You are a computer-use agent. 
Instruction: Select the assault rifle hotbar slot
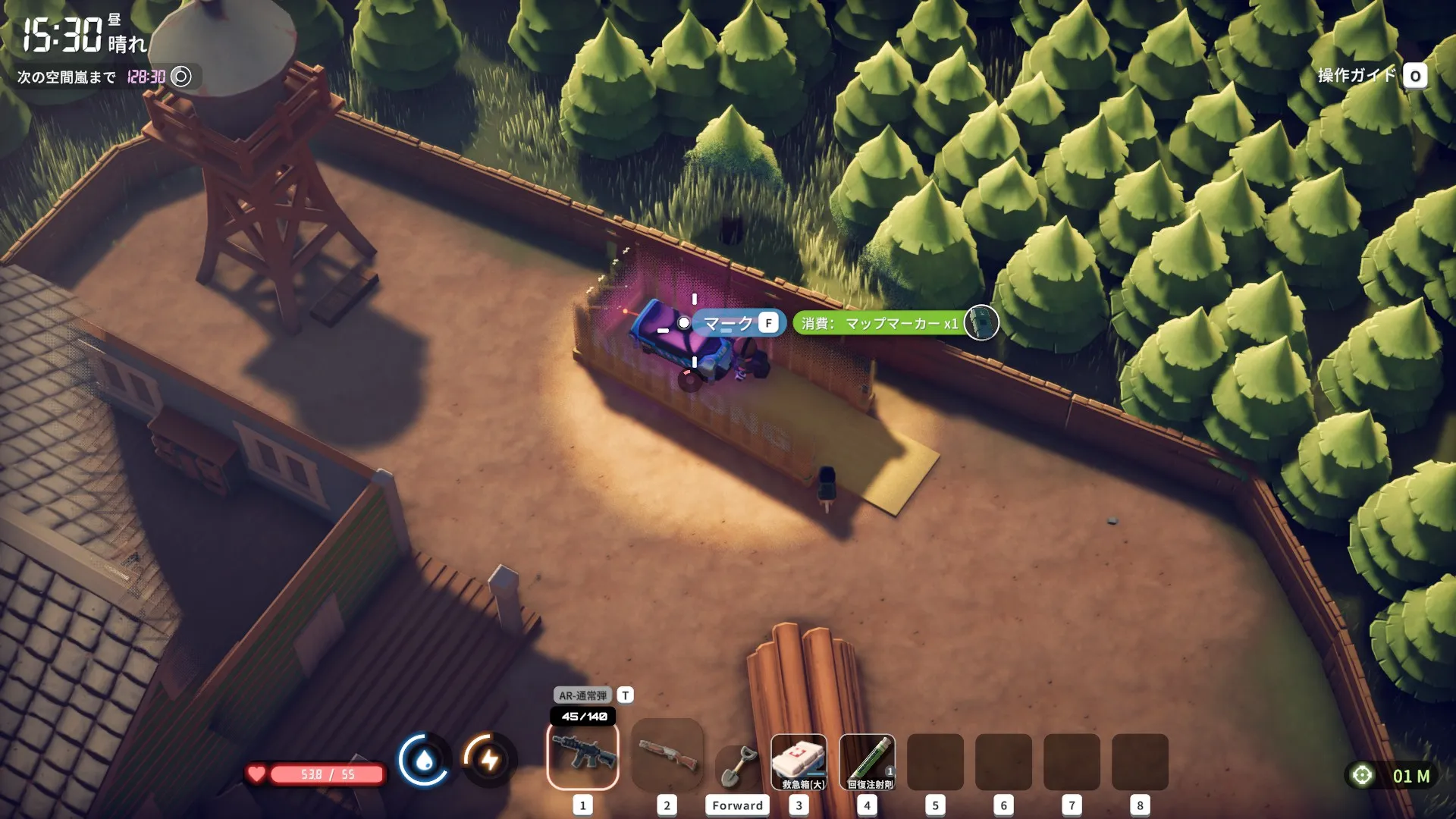[x=582, y=756]
